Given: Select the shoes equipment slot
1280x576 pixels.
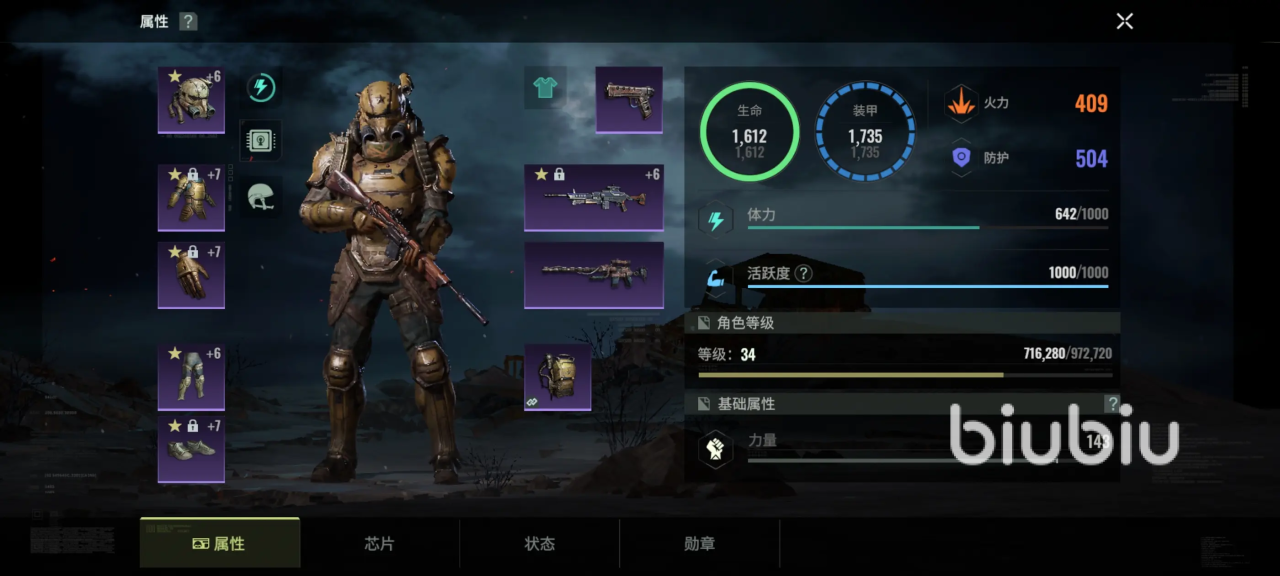Looking at the screenshot, I should click(x=191, y=449).
